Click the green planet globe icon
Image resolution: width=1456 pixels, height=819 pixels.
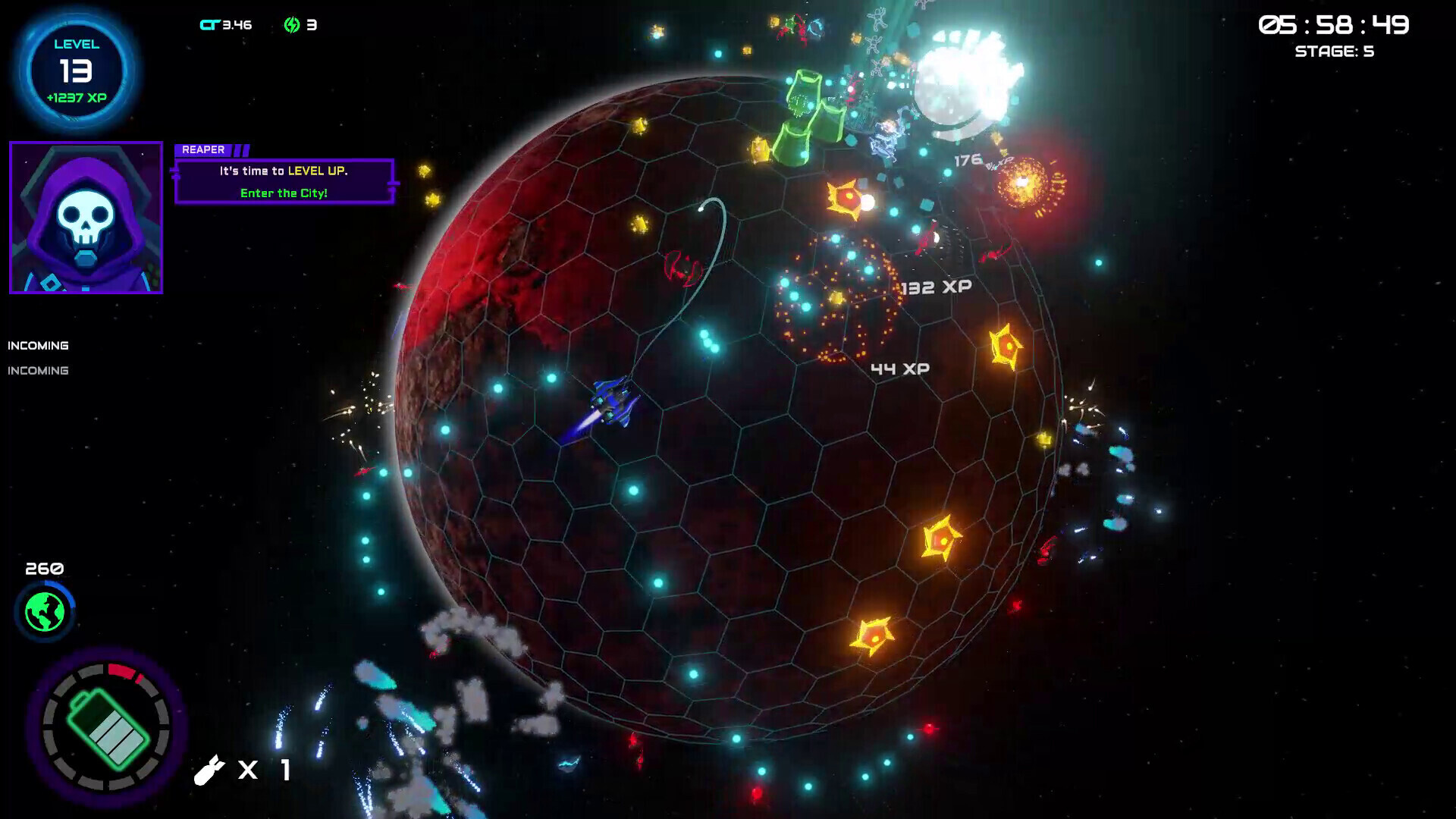point(45,612)
